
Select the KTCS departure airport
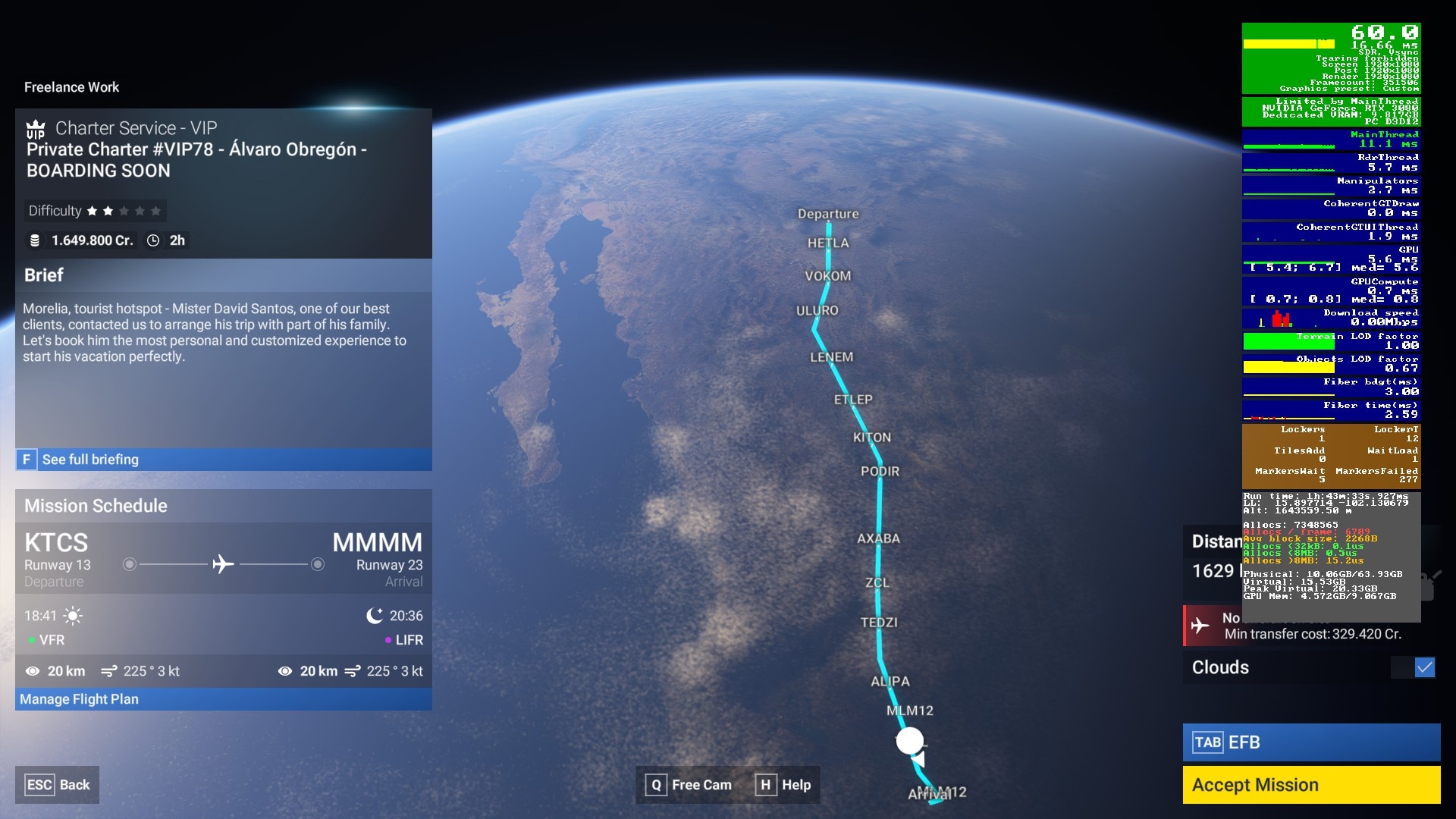[x=56, y=543]
